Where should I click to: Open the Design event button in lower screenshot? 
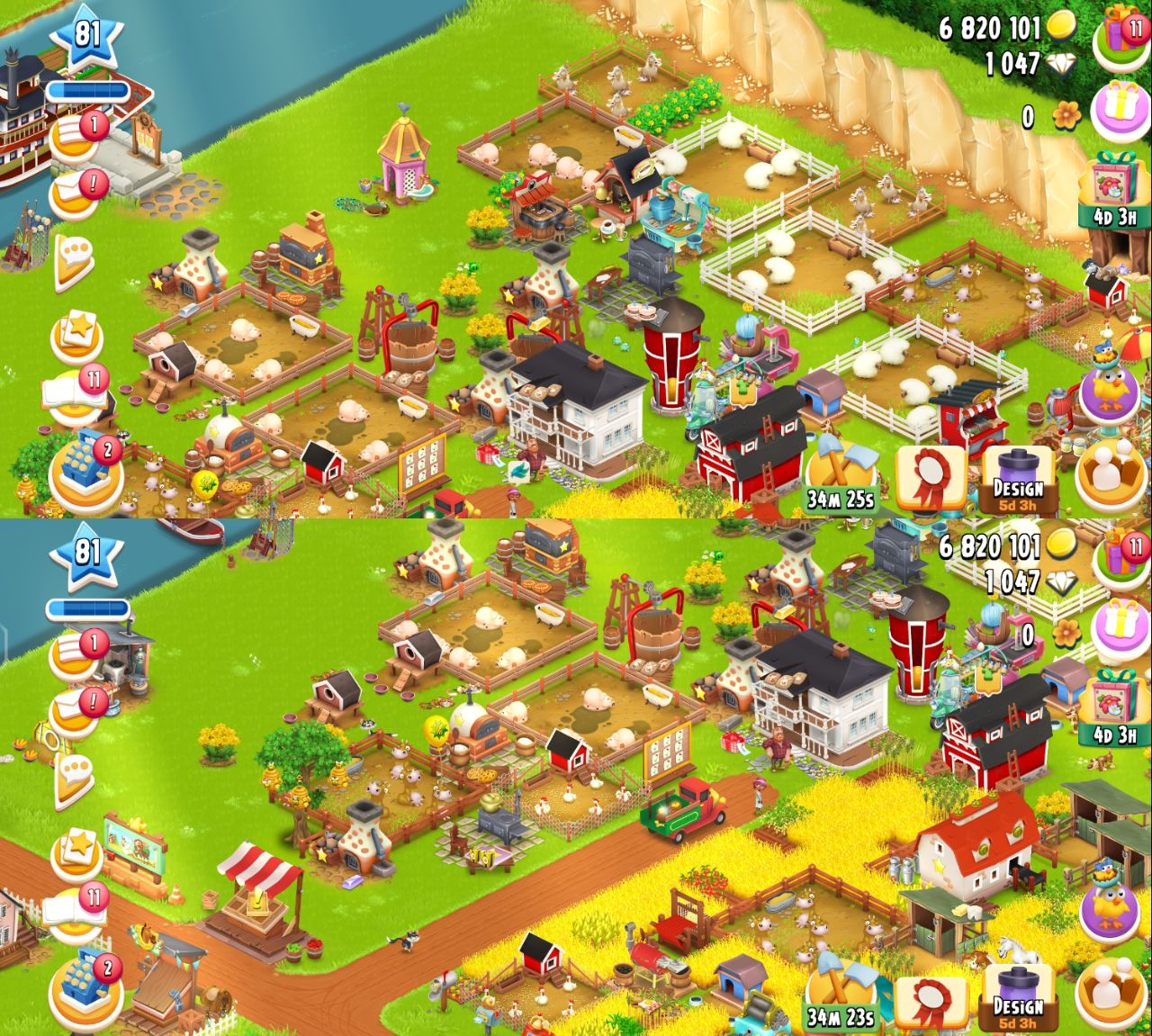coord(1018,996)
